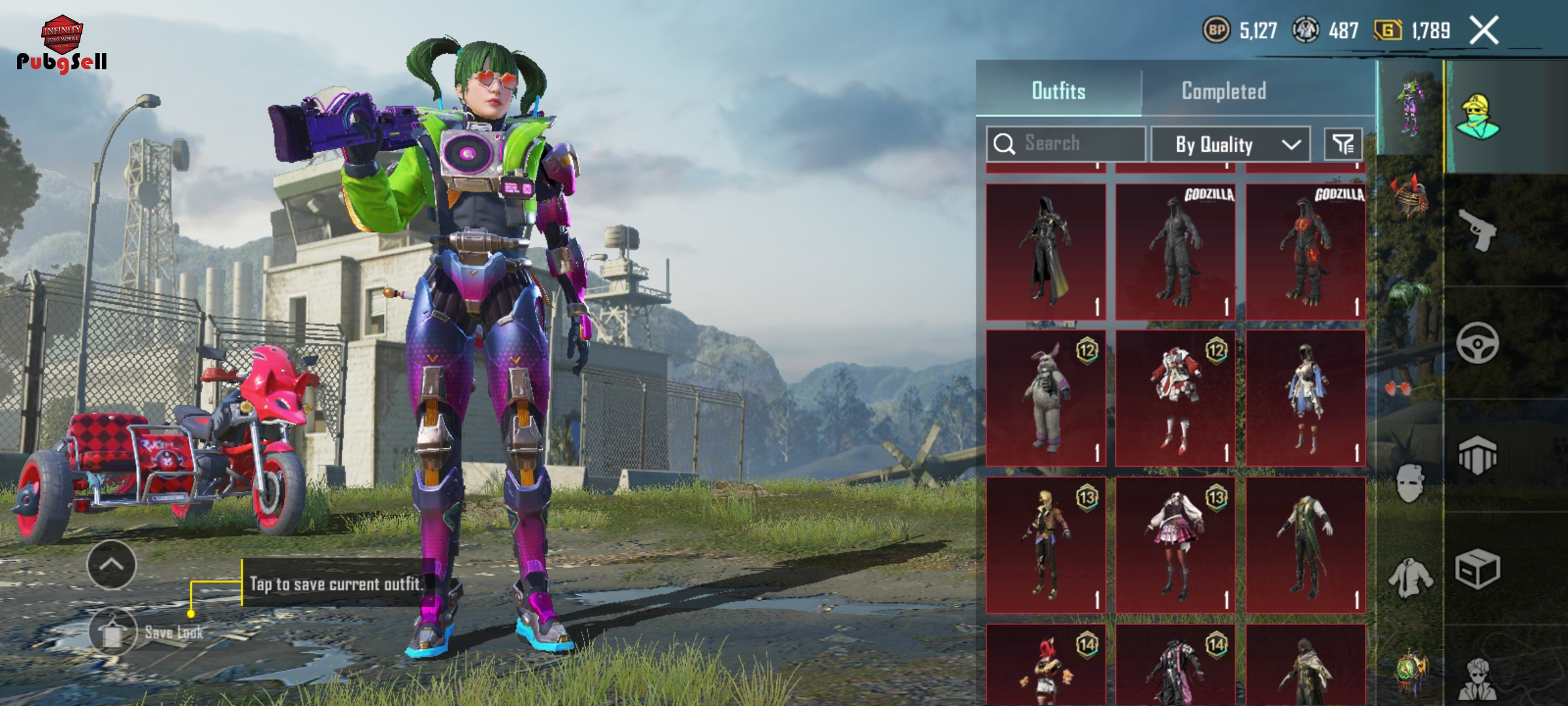Open the By Quality sort dropdown
Viewport: 1568px width, 706px height.
tap(1230, 144)
